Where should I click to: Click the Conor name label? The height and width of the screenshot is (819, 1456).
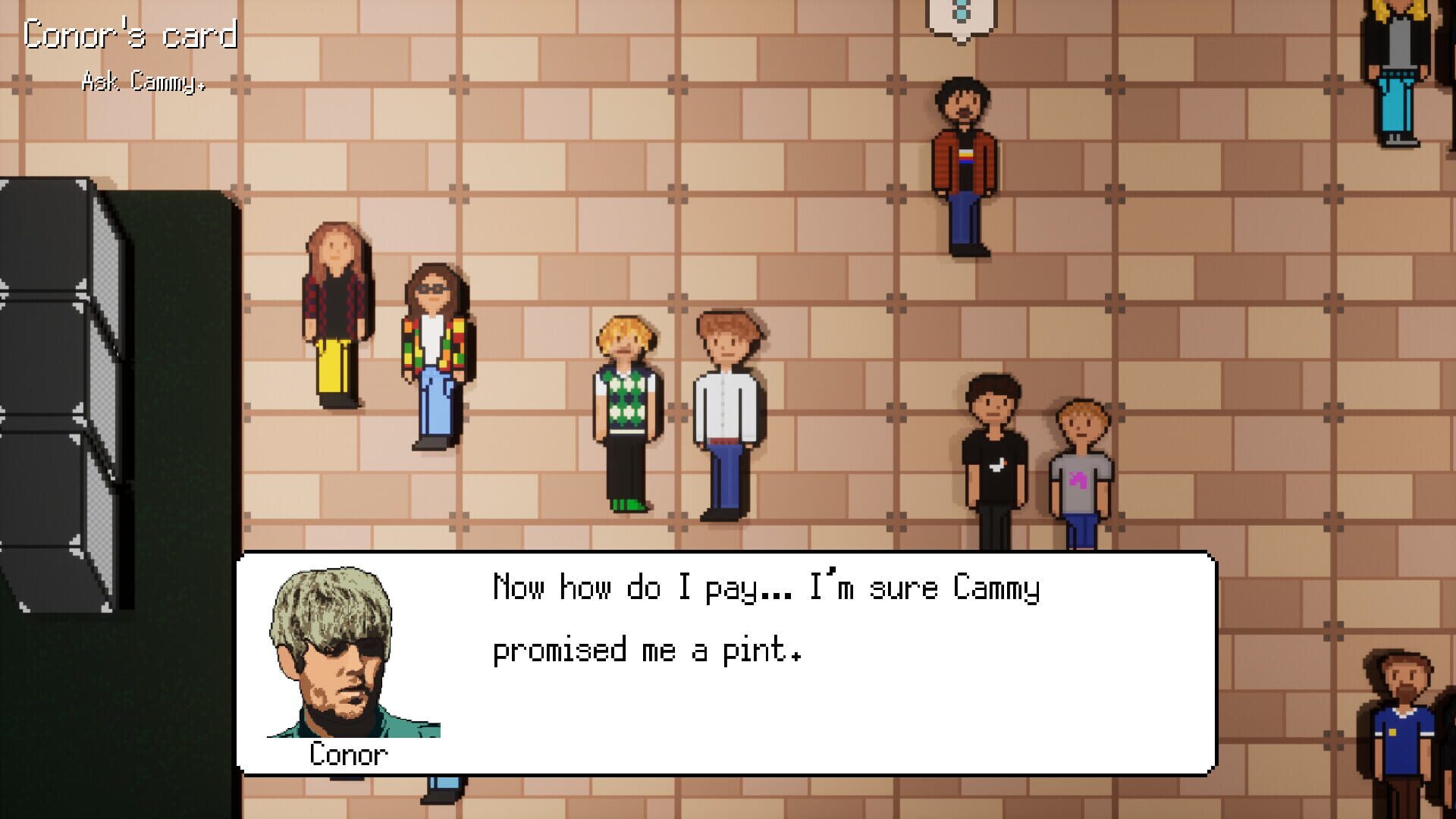click(x=349, y=755)
